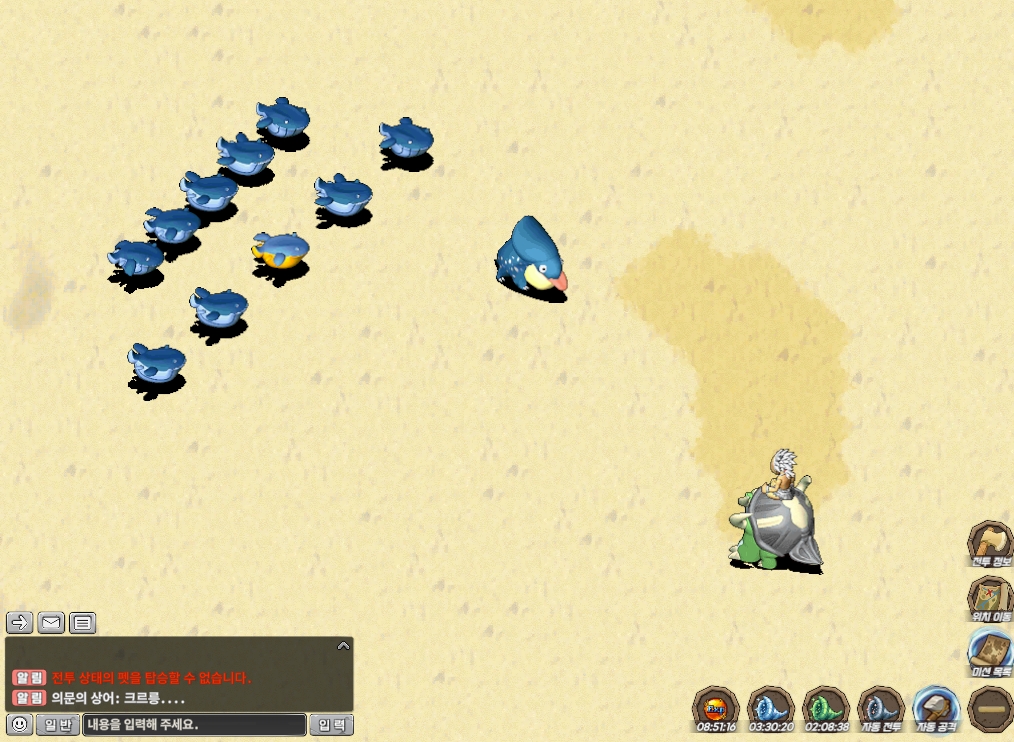Toggle 자동 전투 auto battle
This screenshot has width=1014, height=742.
tap(881, 708)
